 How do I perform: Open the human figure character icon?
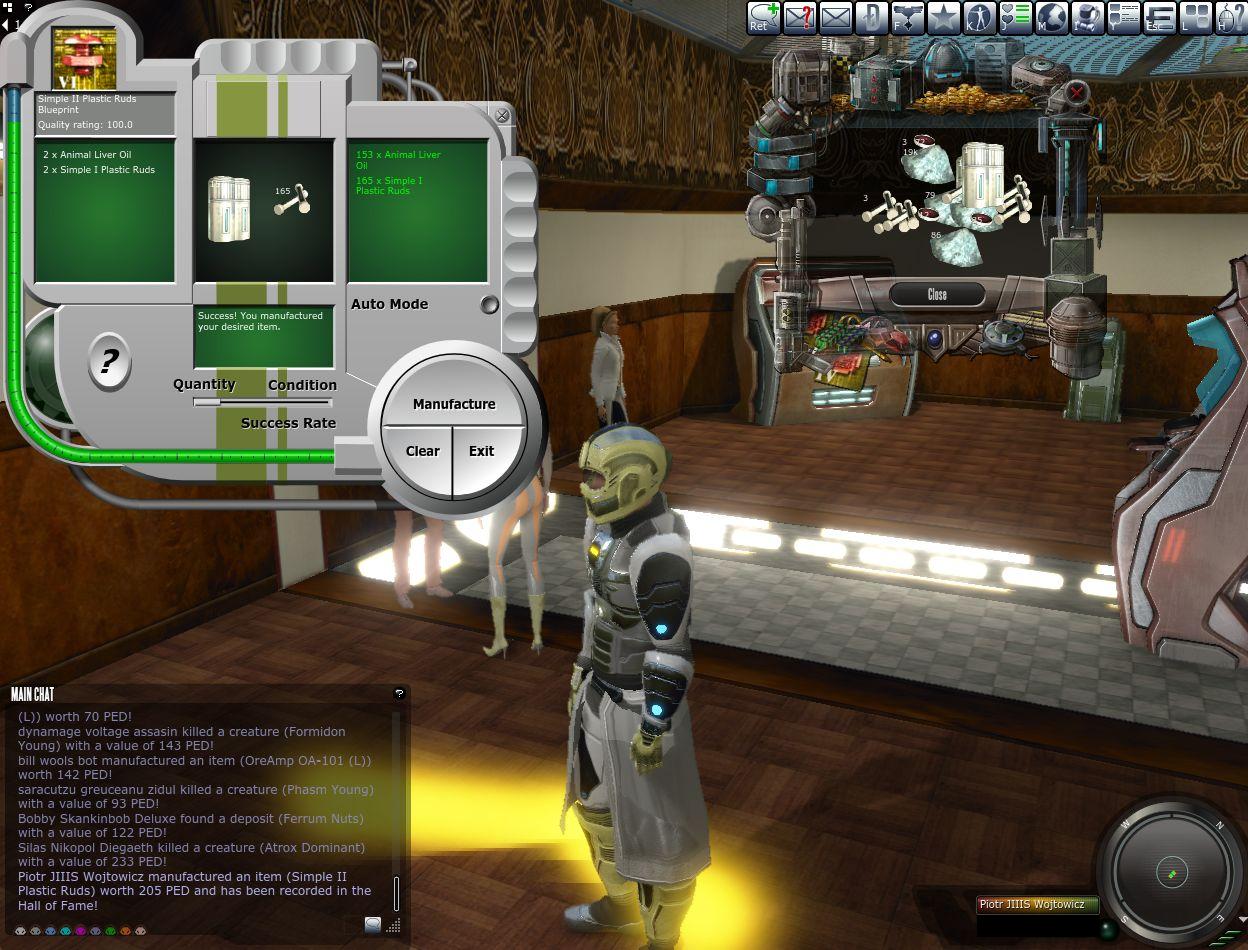[979, 18]
